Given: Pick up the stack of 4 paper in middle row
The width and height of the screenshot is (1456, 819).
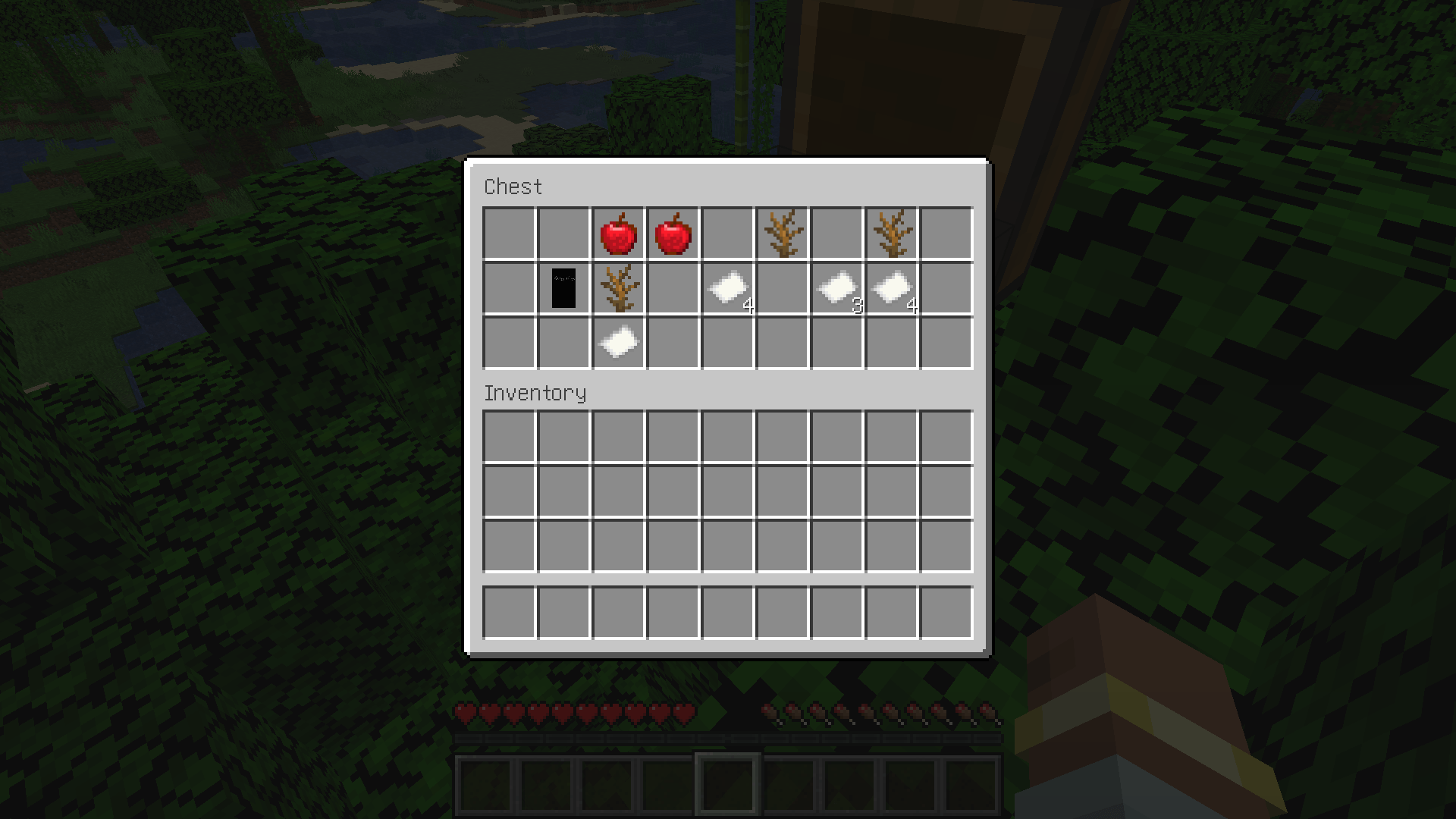Looking at the screenshot, I should (727, 287).
